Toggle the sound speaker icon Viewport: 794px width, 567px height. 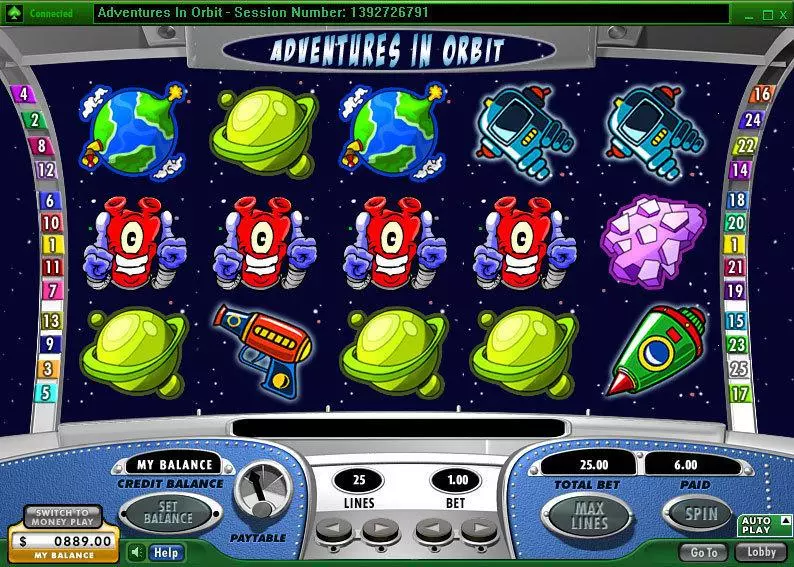pyautogui.click(x=136, y=552)
